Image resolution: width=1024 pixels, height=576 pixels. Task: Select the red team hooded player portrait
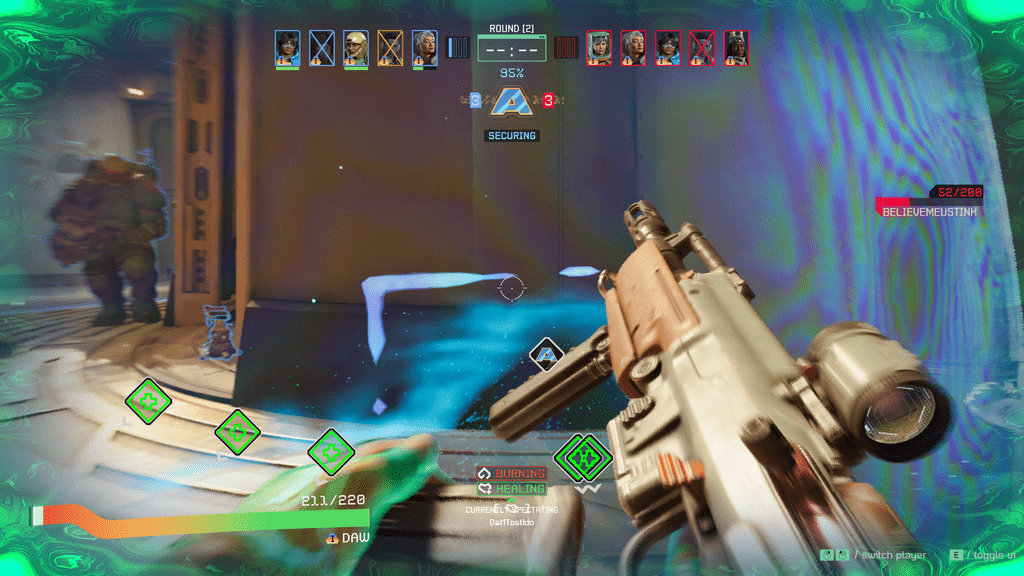coord(599,48)
